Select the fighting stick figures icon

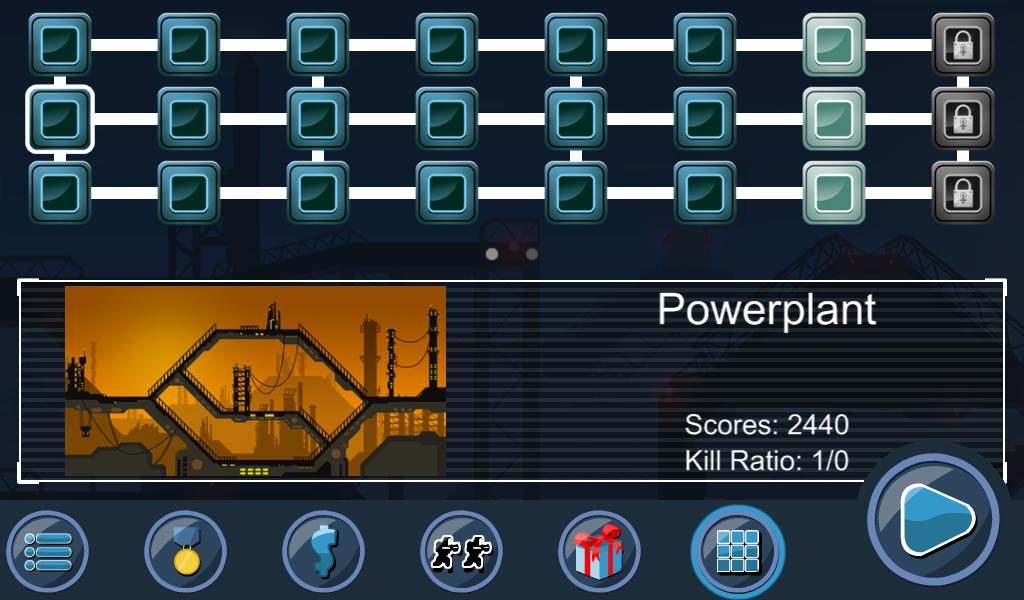pos(461,551)
